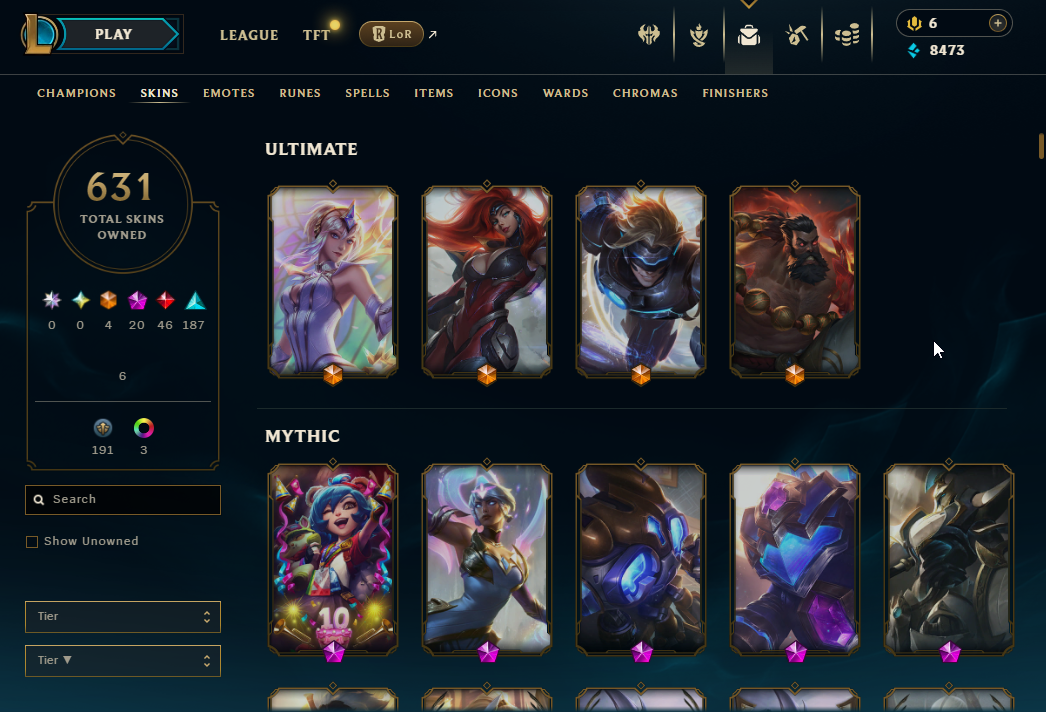Open the Items tab
The width and height of the screenshot is (1046, 712).
434,93
